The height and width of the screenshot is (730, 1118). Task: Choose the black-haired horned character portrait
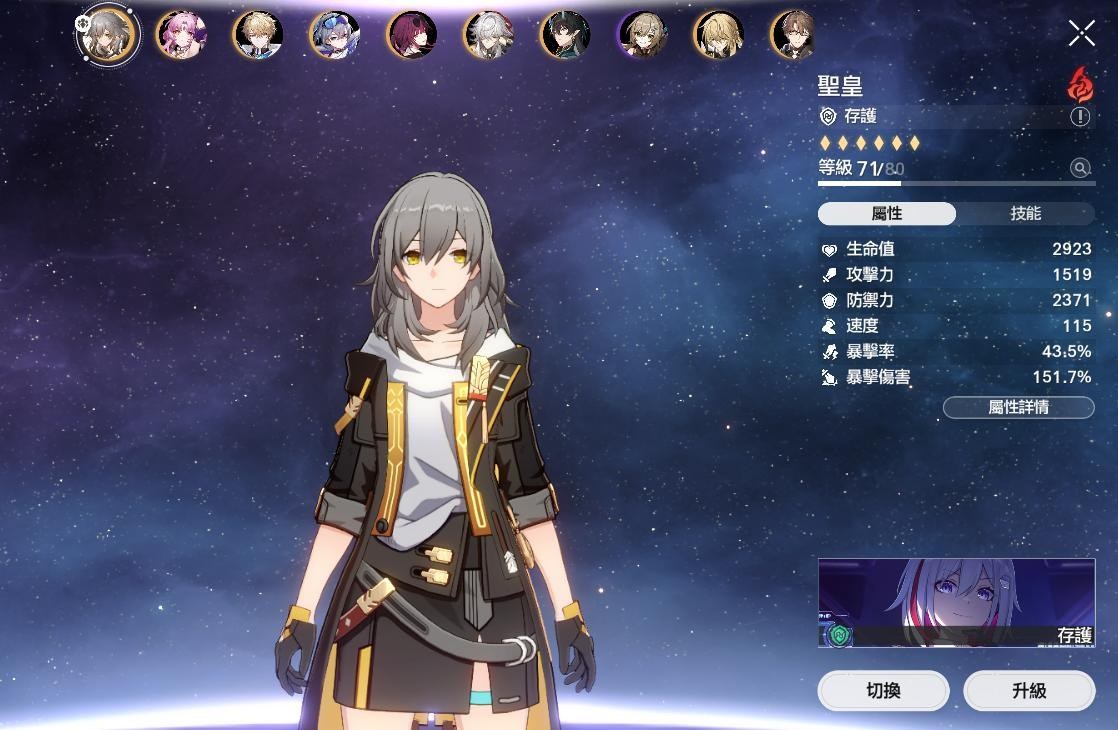(x=566, y=35)
